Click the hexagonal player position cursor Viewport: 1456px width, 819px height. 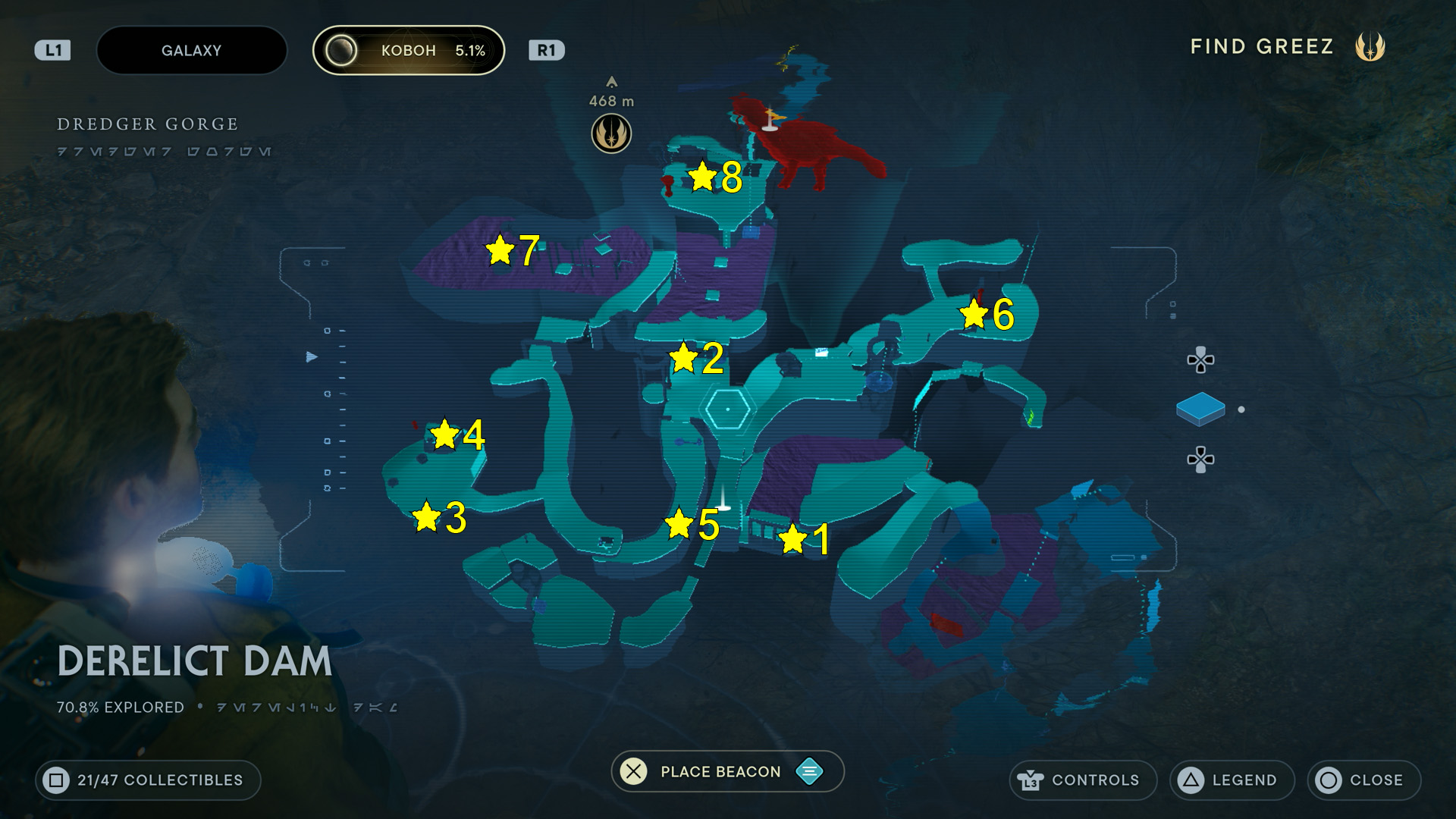(728, 409)
